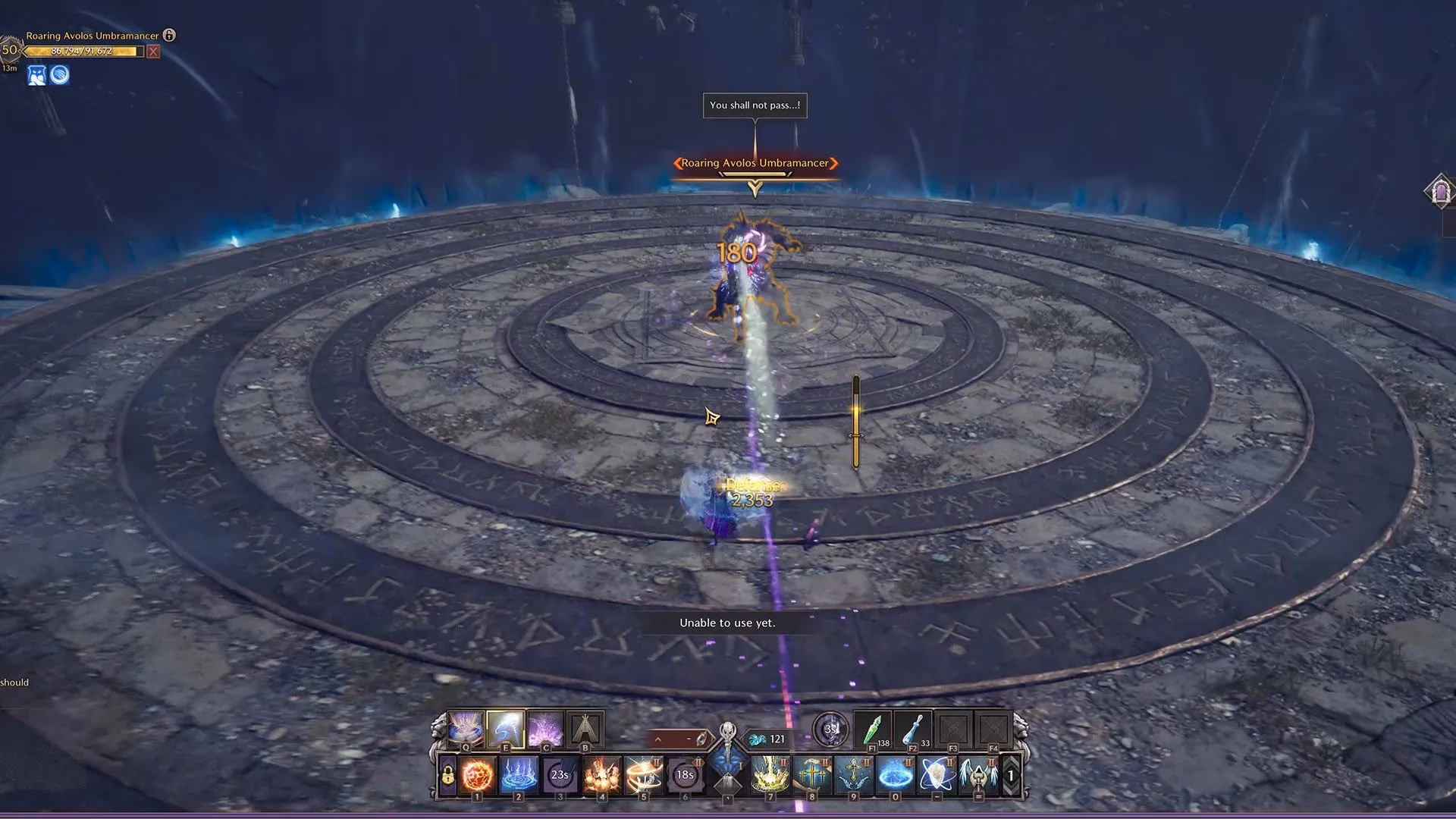Screen dimensions: 1456x819
Task: Click the lock icon beside the boss name
Action: [x=168, y=36]
